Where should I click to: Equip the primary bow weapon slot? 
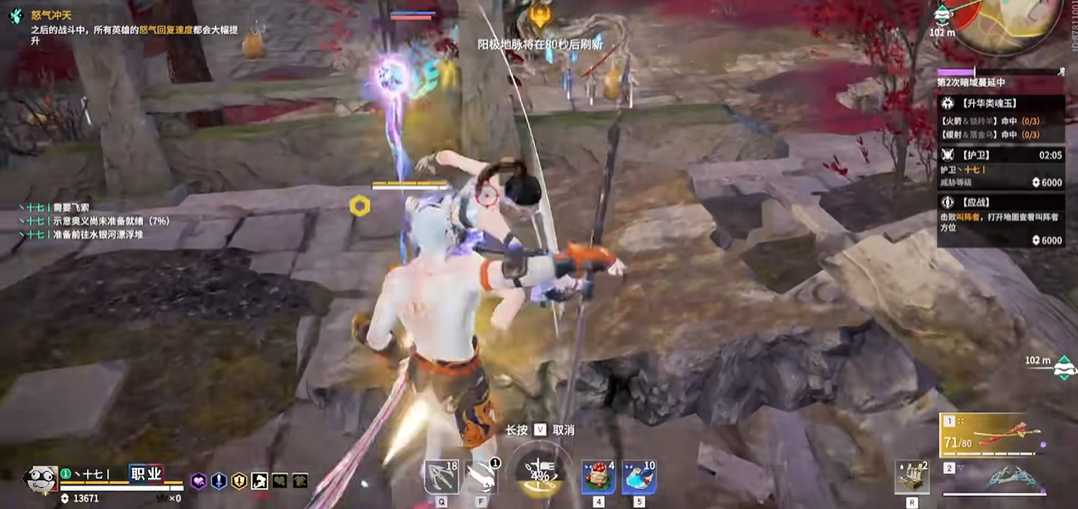tap(996, 436)
